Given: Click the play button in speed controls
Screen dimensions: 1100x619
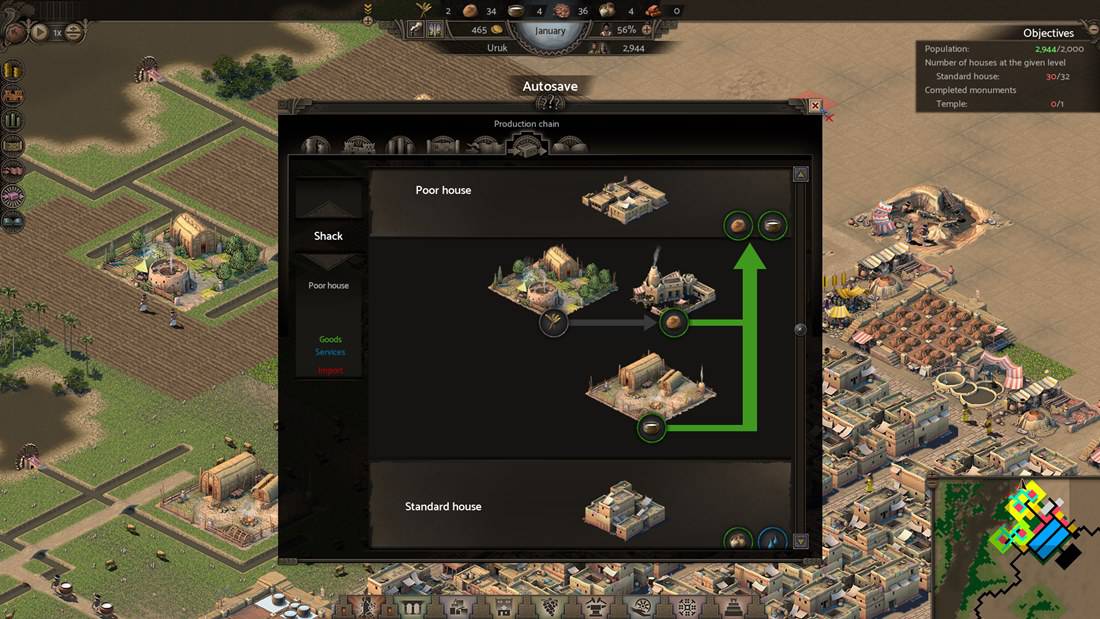Looking at the screenshot, I should pyautogui.click(x=40, y=32).
